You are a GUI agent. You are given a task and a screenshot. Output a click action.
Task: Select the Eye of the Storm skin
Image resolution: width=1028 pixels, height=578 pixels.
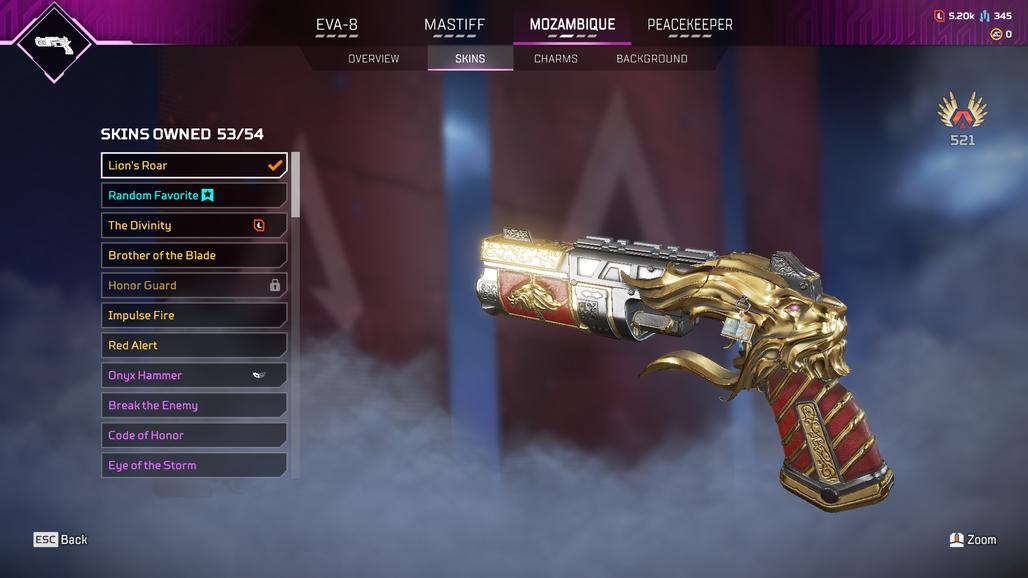tap(194, 465)
